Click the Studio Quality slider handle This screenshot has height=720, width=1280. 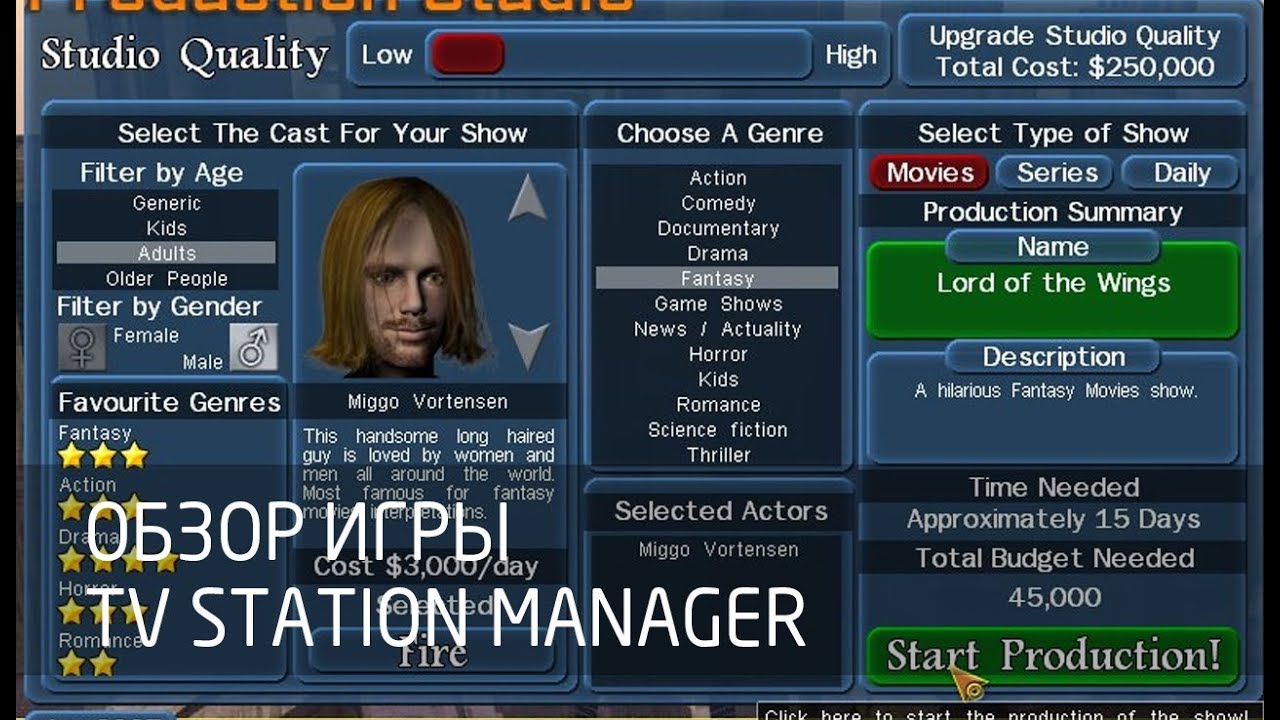(466, 55)
